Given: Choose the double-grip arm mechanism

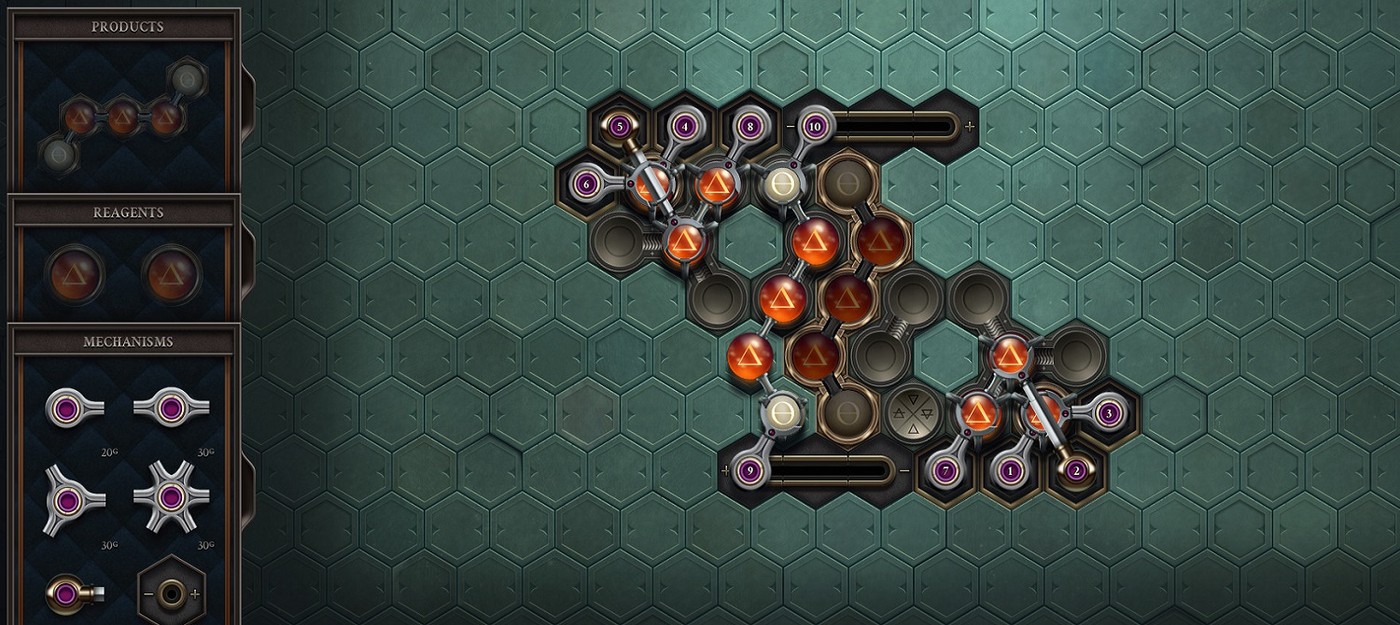Looking at the screenshot, I should (170, 407).
